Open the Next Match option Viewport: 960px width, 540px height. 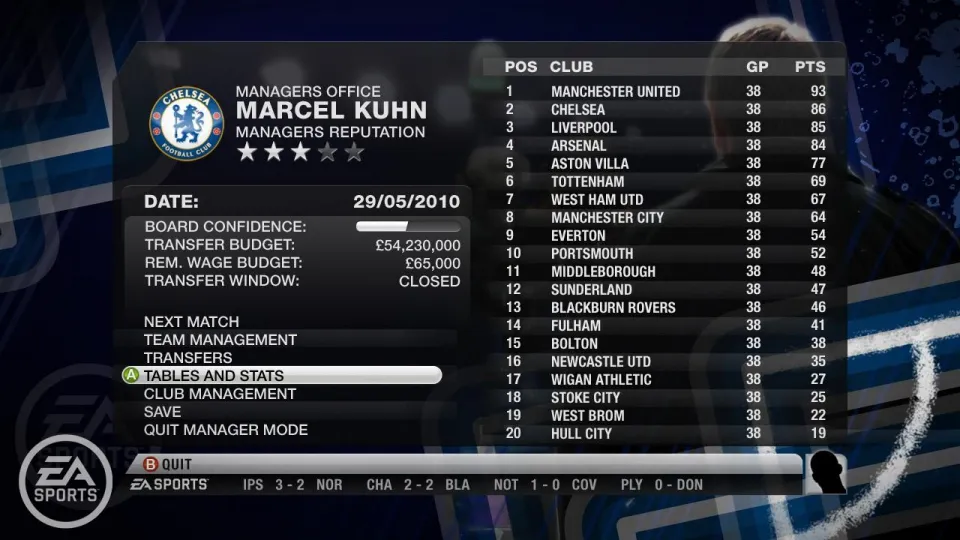[191, 322]
